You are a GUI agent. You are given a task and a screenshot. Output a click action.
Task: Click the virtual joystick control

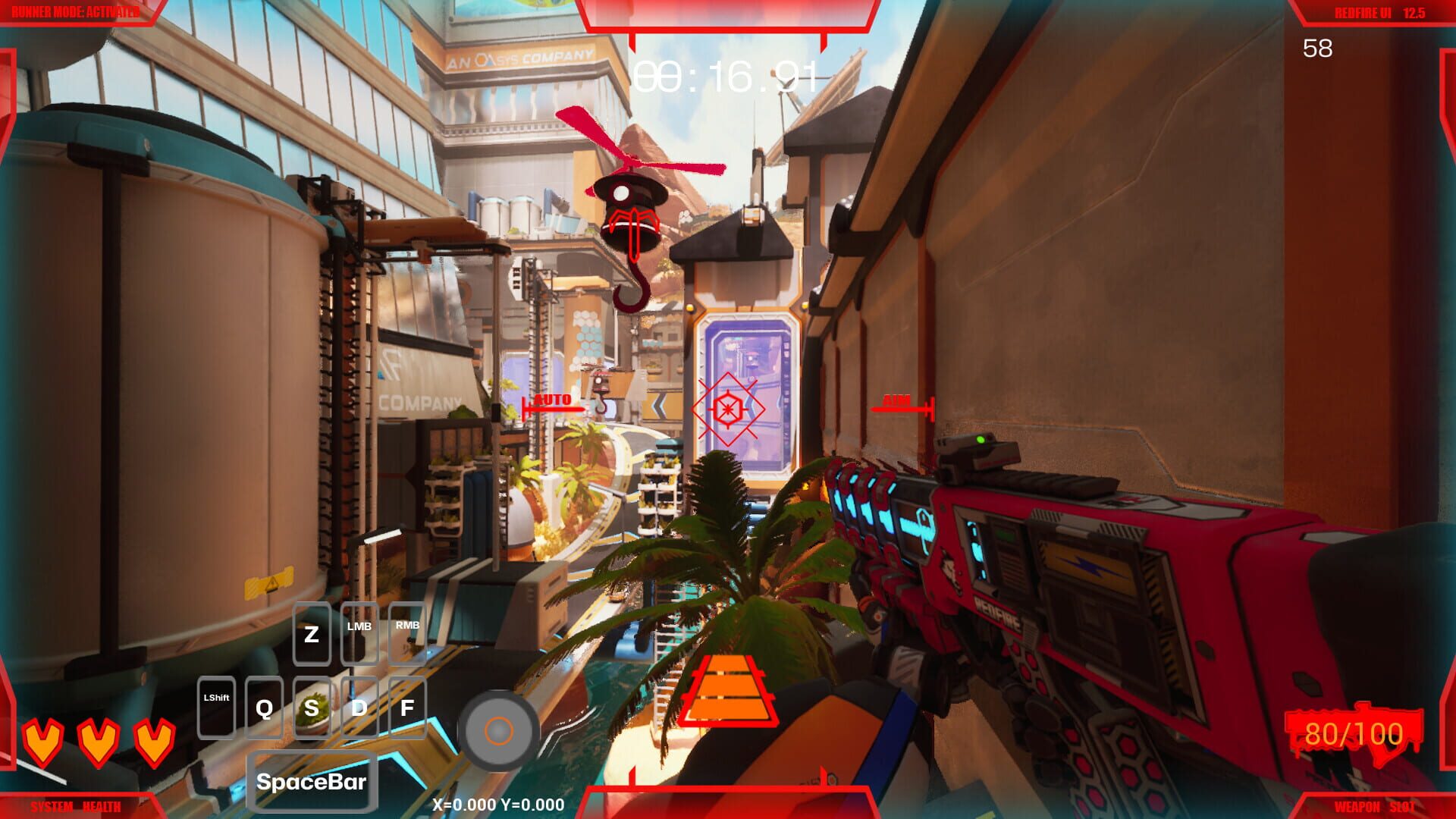click(x=500, y=730)
